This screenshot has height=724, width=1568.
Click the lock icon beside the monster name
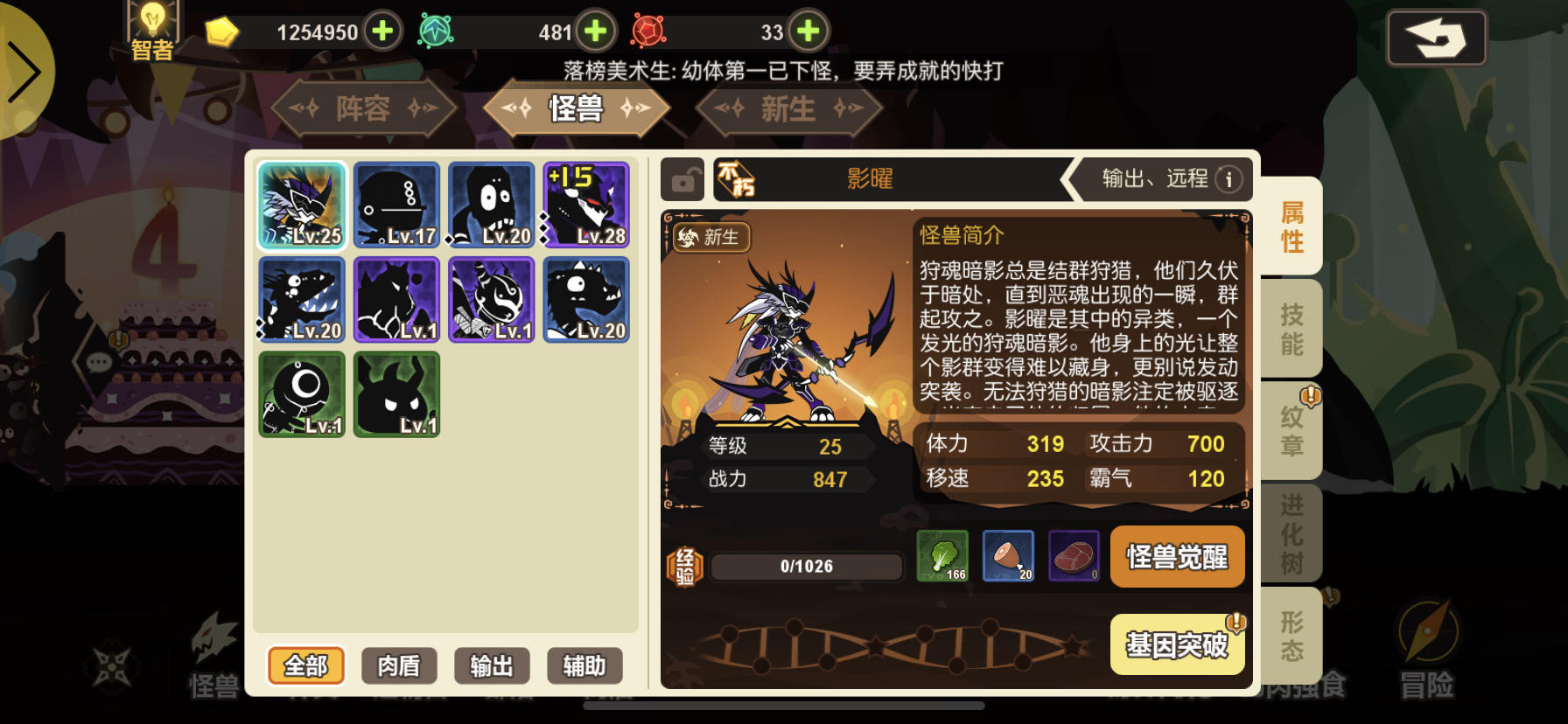click(x=682, y=178)
